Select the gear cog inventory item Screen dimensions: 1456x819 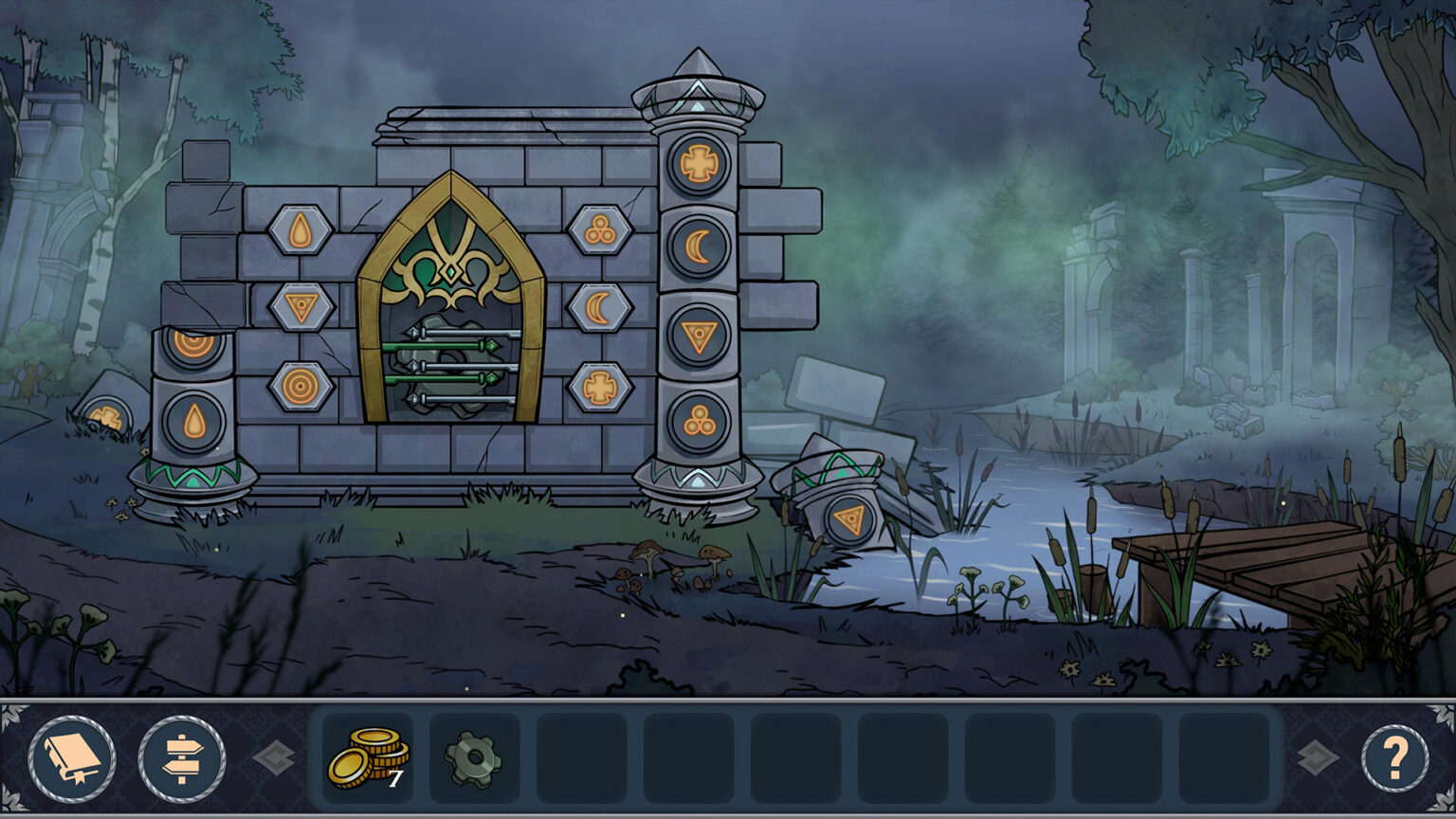(x=474, y=757)
